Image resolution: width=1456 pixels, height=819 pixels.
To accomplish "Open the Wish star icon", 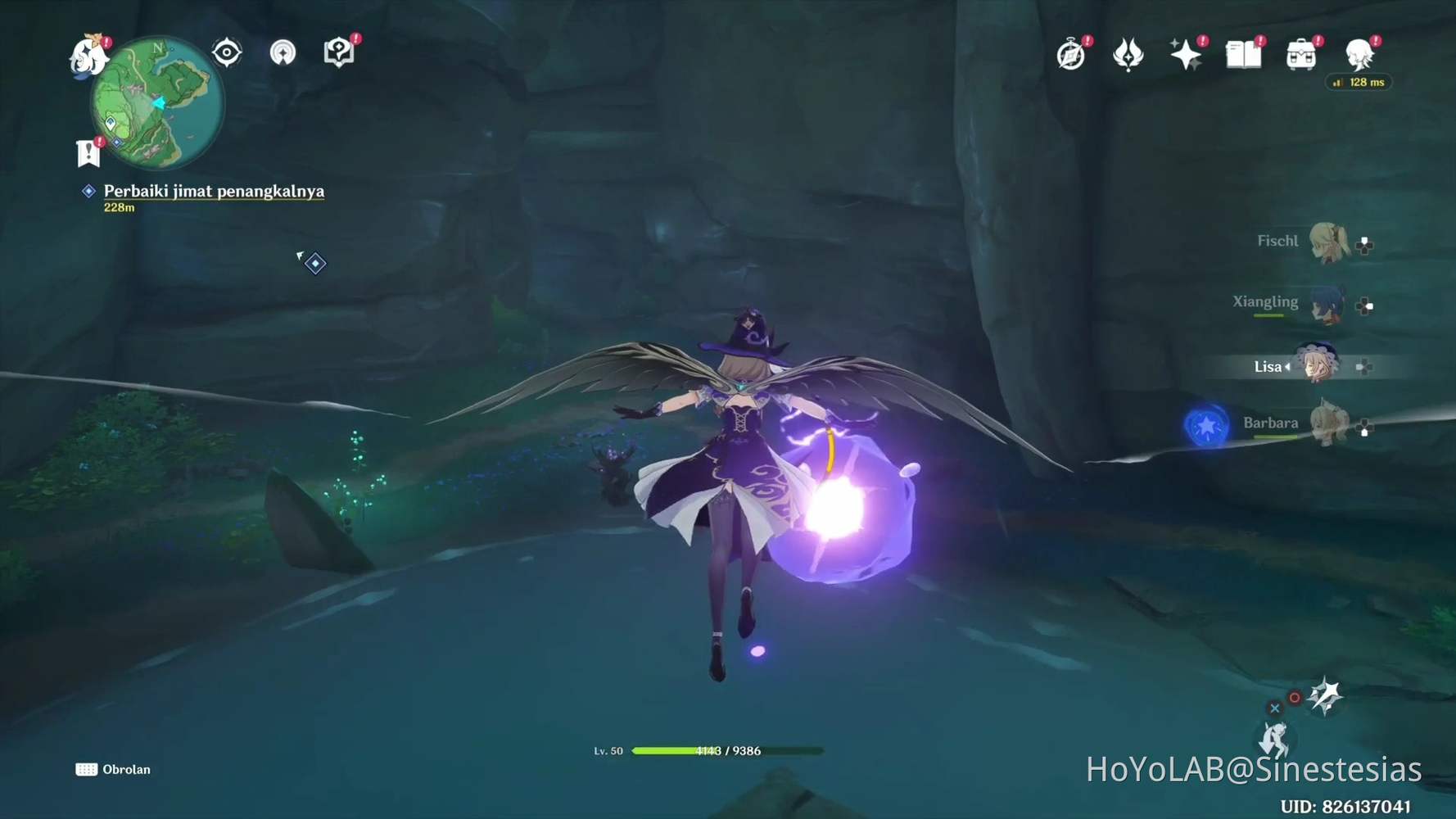I will click(1186, 55).
